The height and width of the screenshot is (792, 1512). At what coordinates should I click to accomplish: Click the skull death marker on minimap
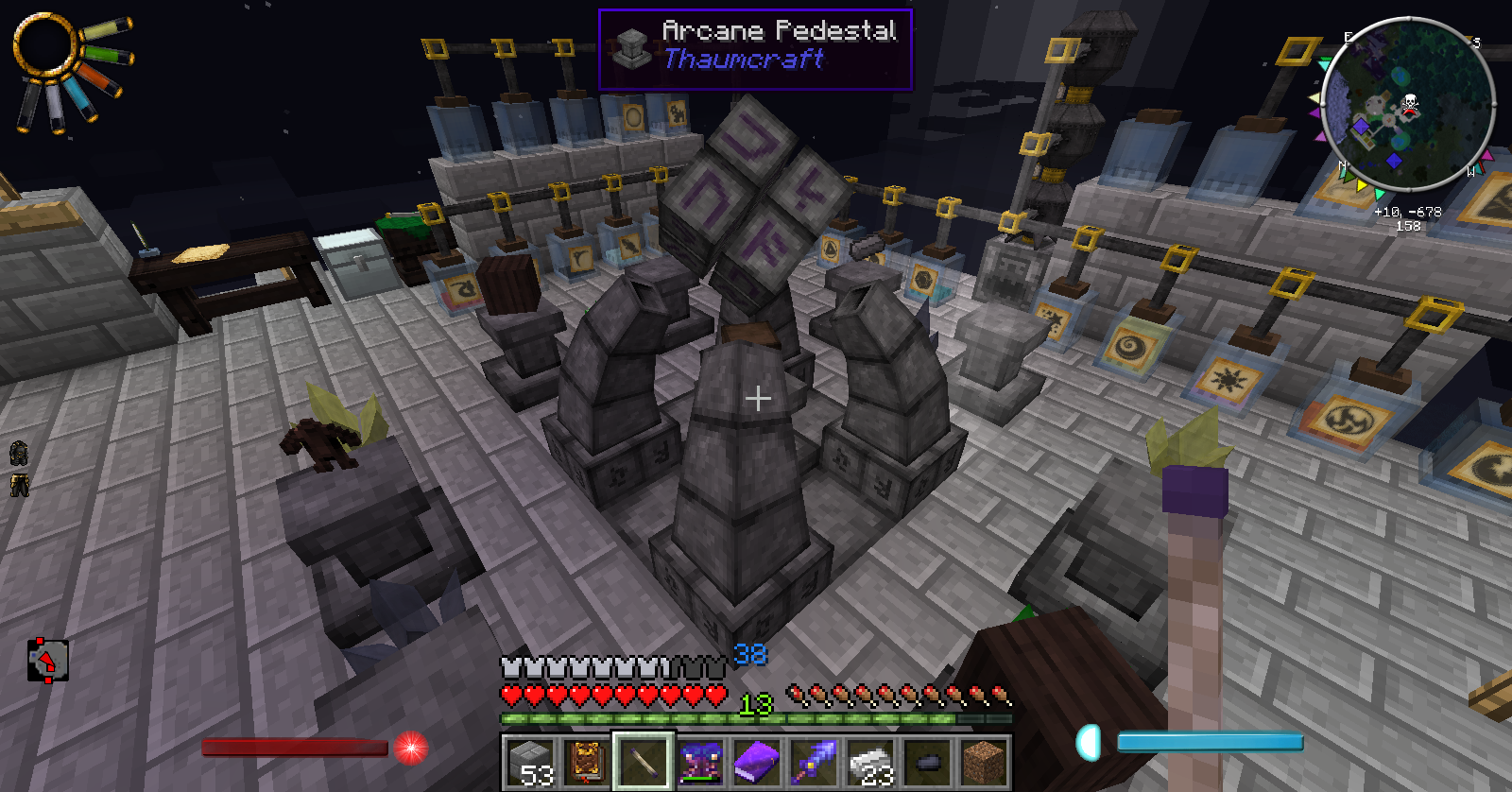pos(1409,103)
